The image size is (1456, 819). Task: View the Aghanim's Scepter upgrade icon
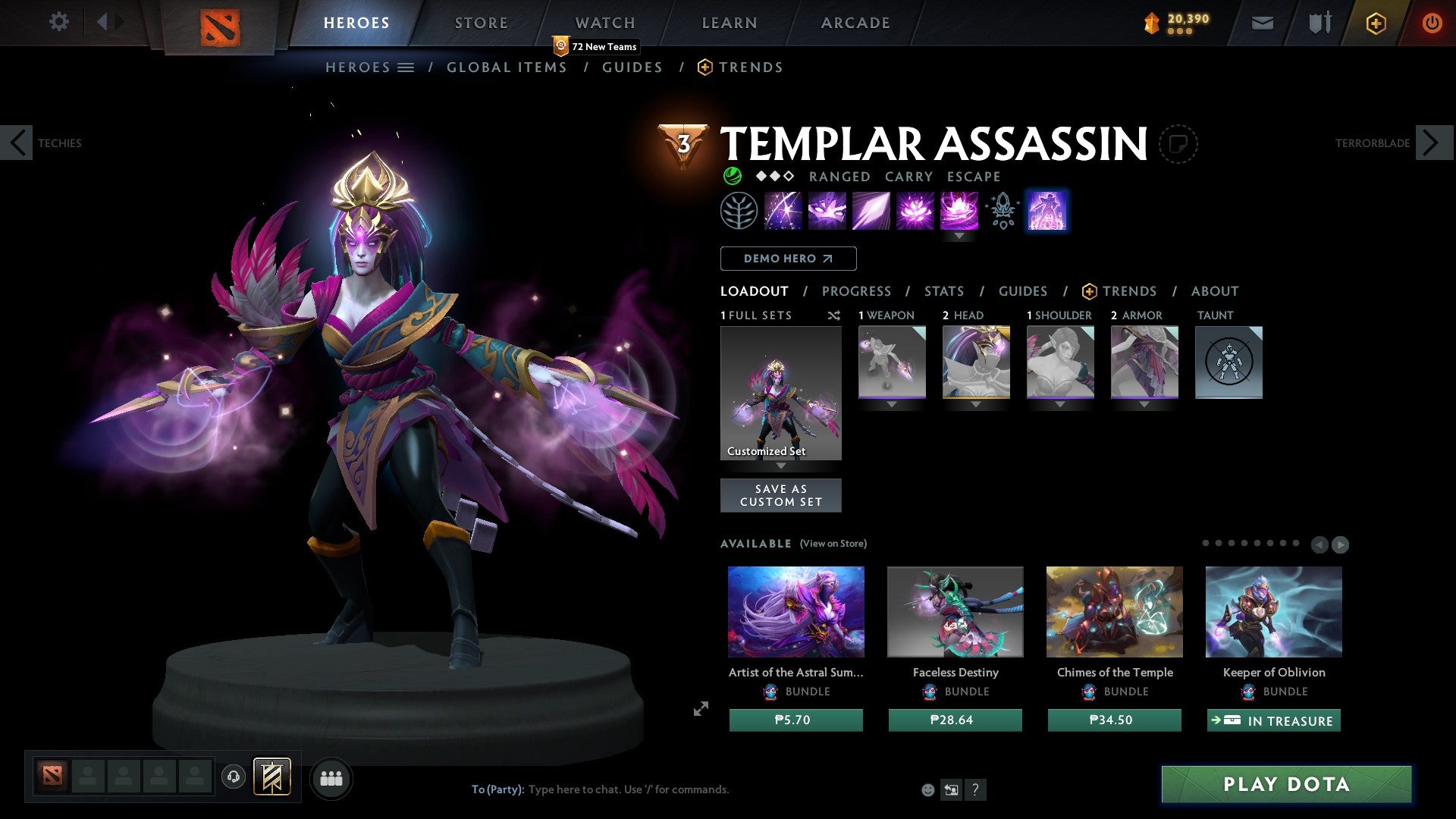[1001, 210]
